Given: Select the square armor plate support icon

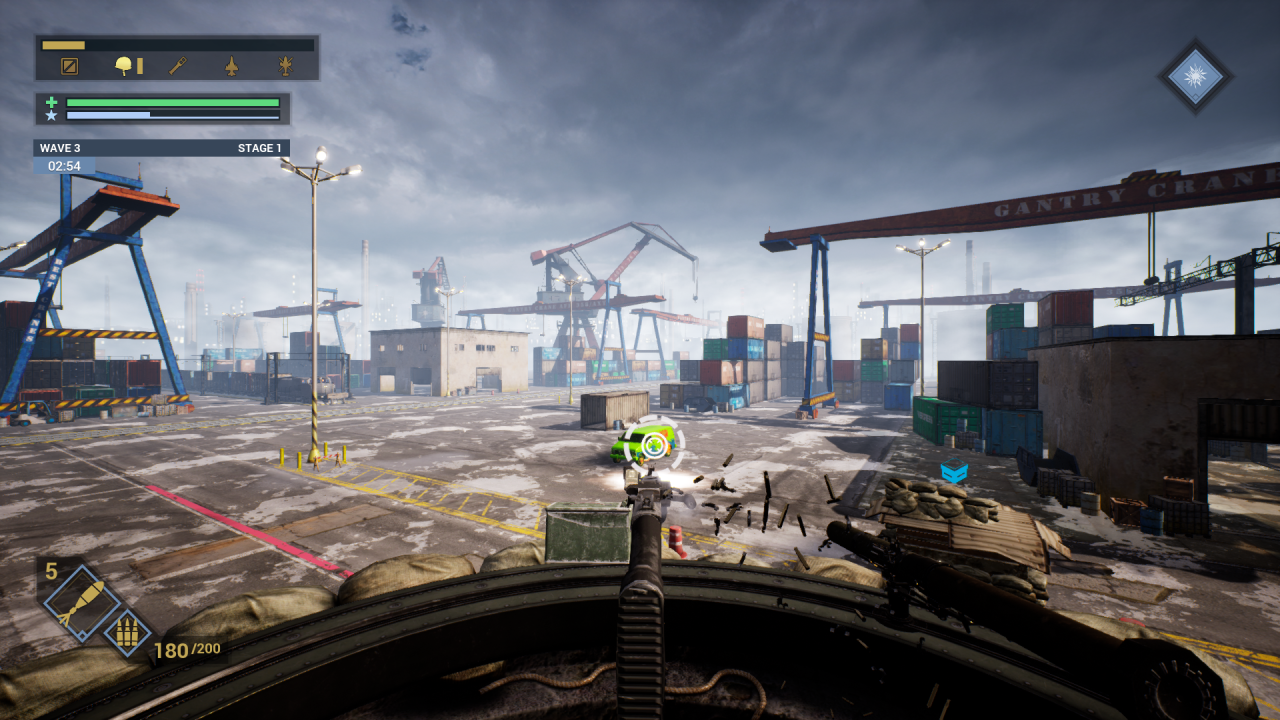Looking at the screenshot, I should [69, 66].
